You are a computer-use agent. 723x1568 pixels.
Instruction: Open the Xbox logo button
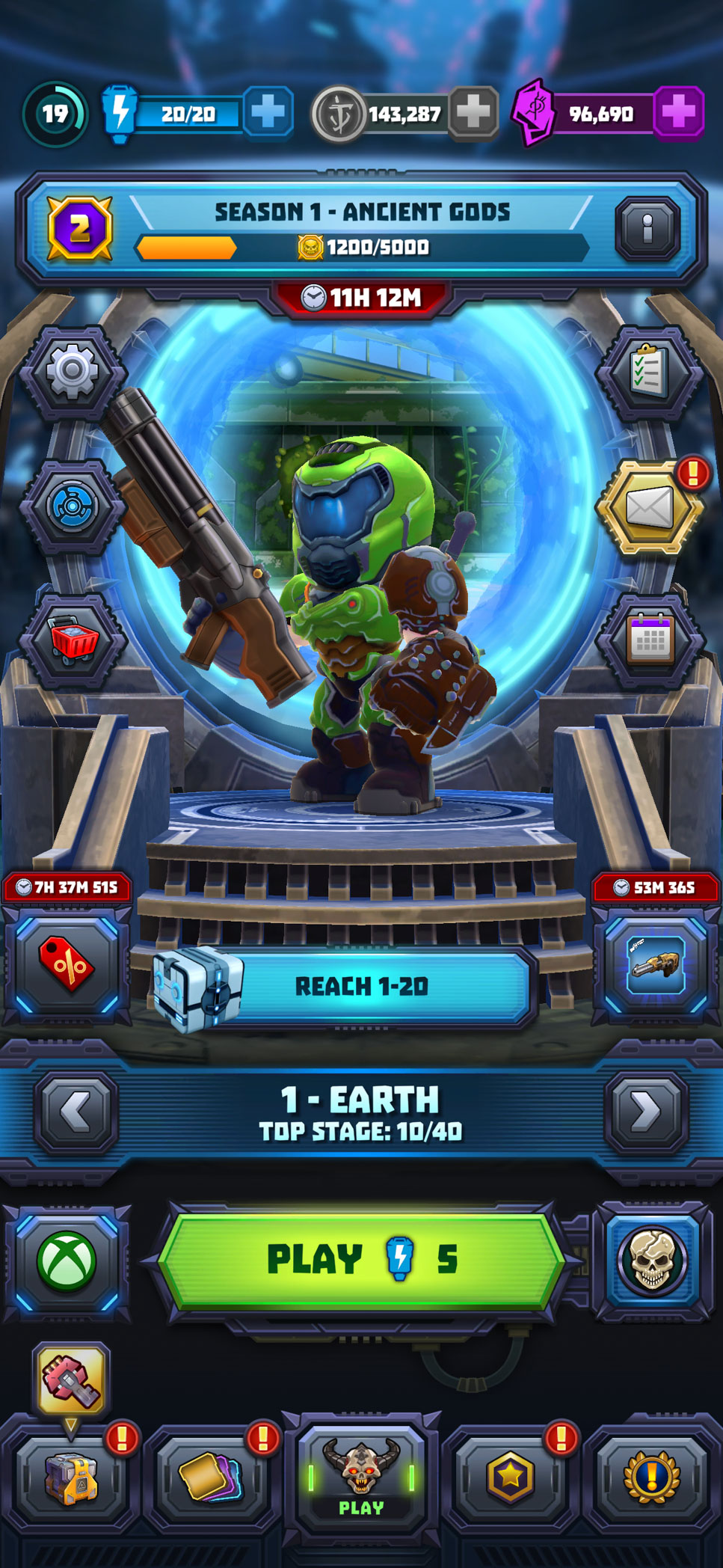pyautogui.click(x=67, y=1261)
